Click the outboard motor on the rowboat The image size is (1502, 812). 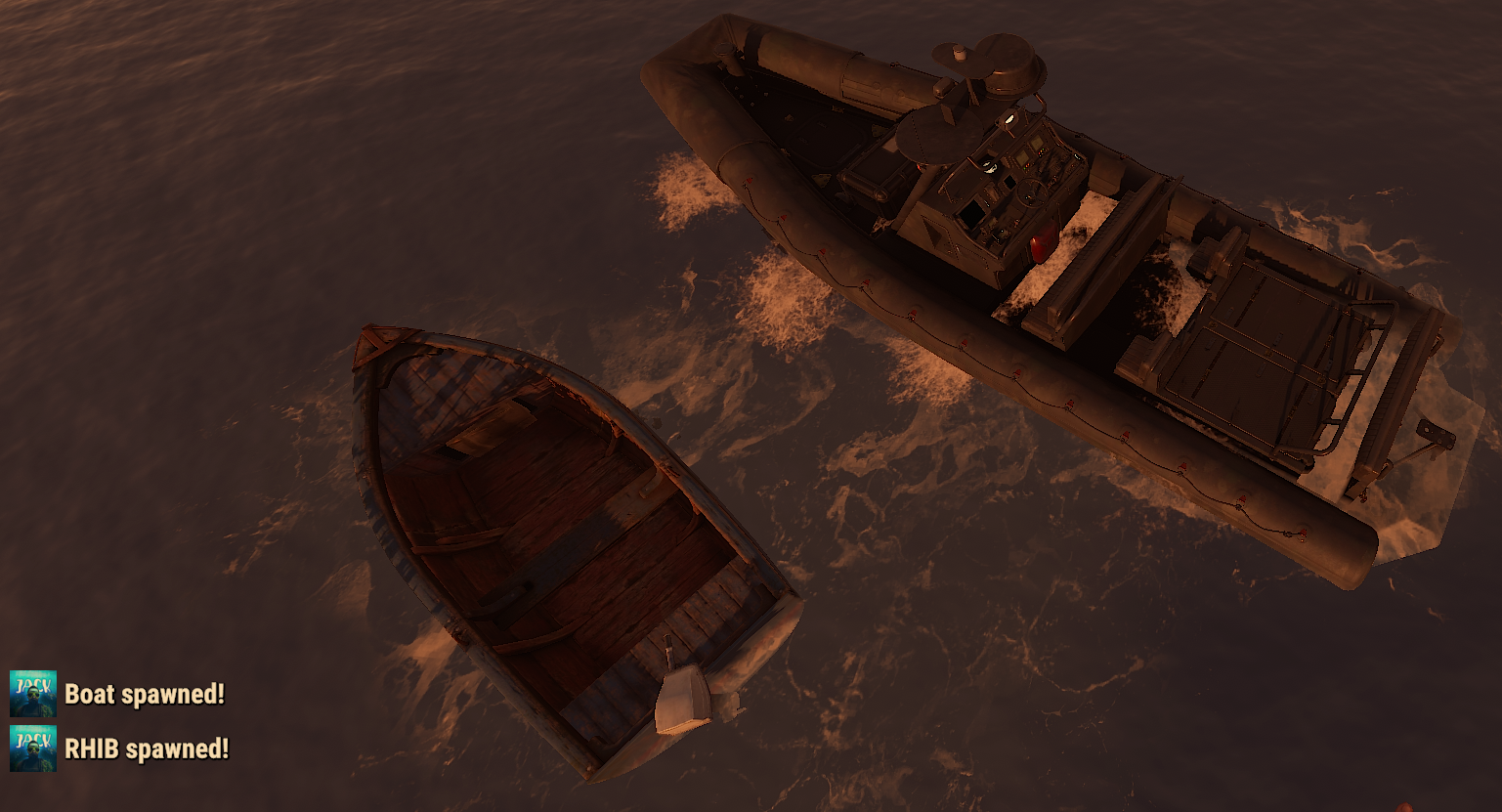tap(682, 699)
